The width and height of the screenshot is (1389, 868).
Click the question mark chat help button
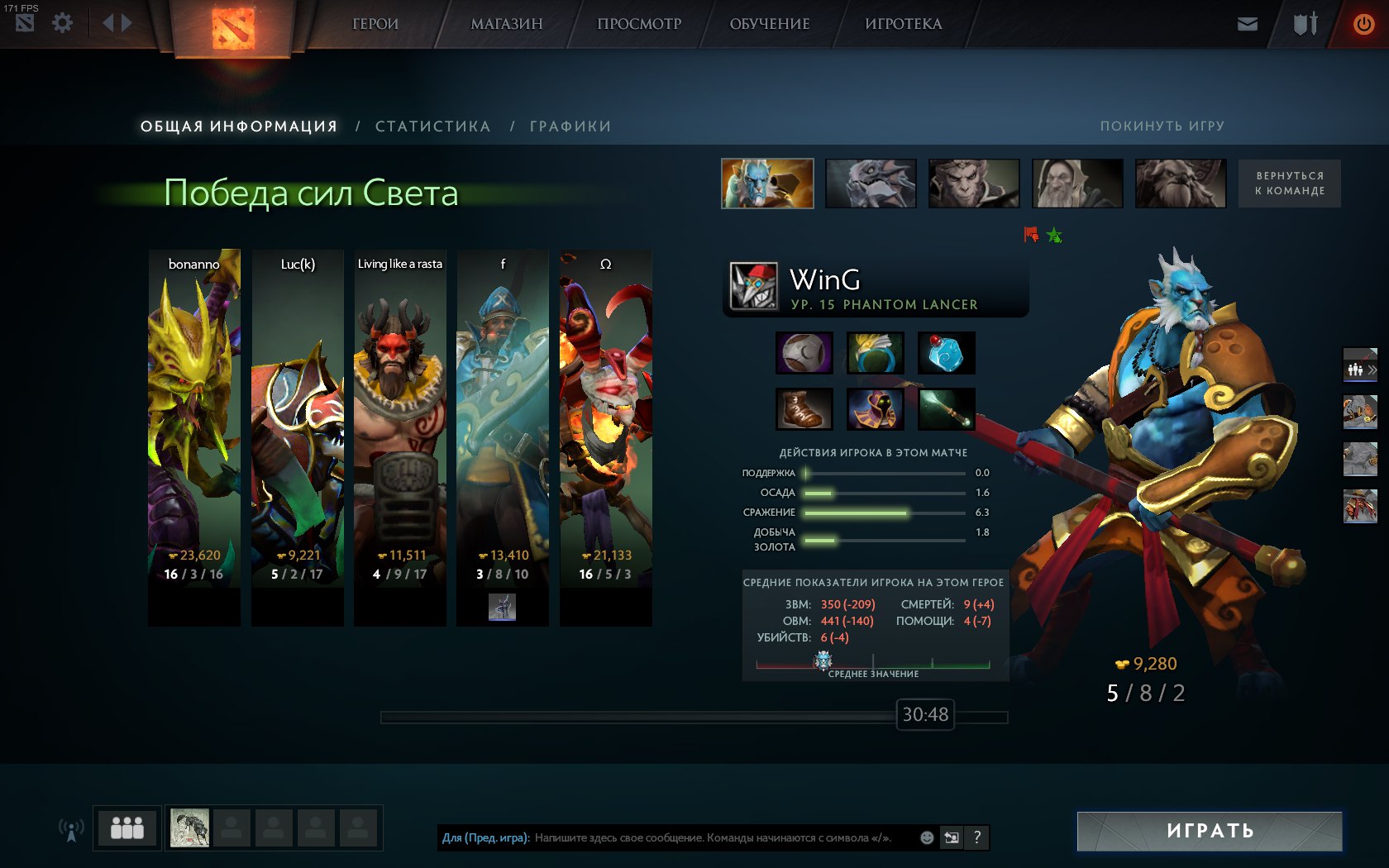pos(976,837)
